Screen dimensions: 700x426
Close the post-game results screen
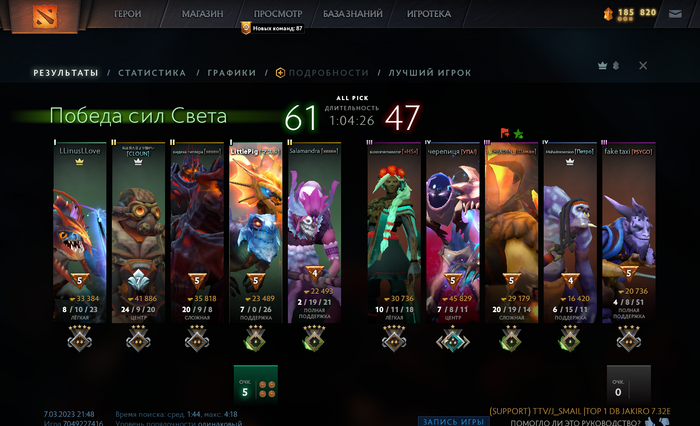tap(643, 66)
